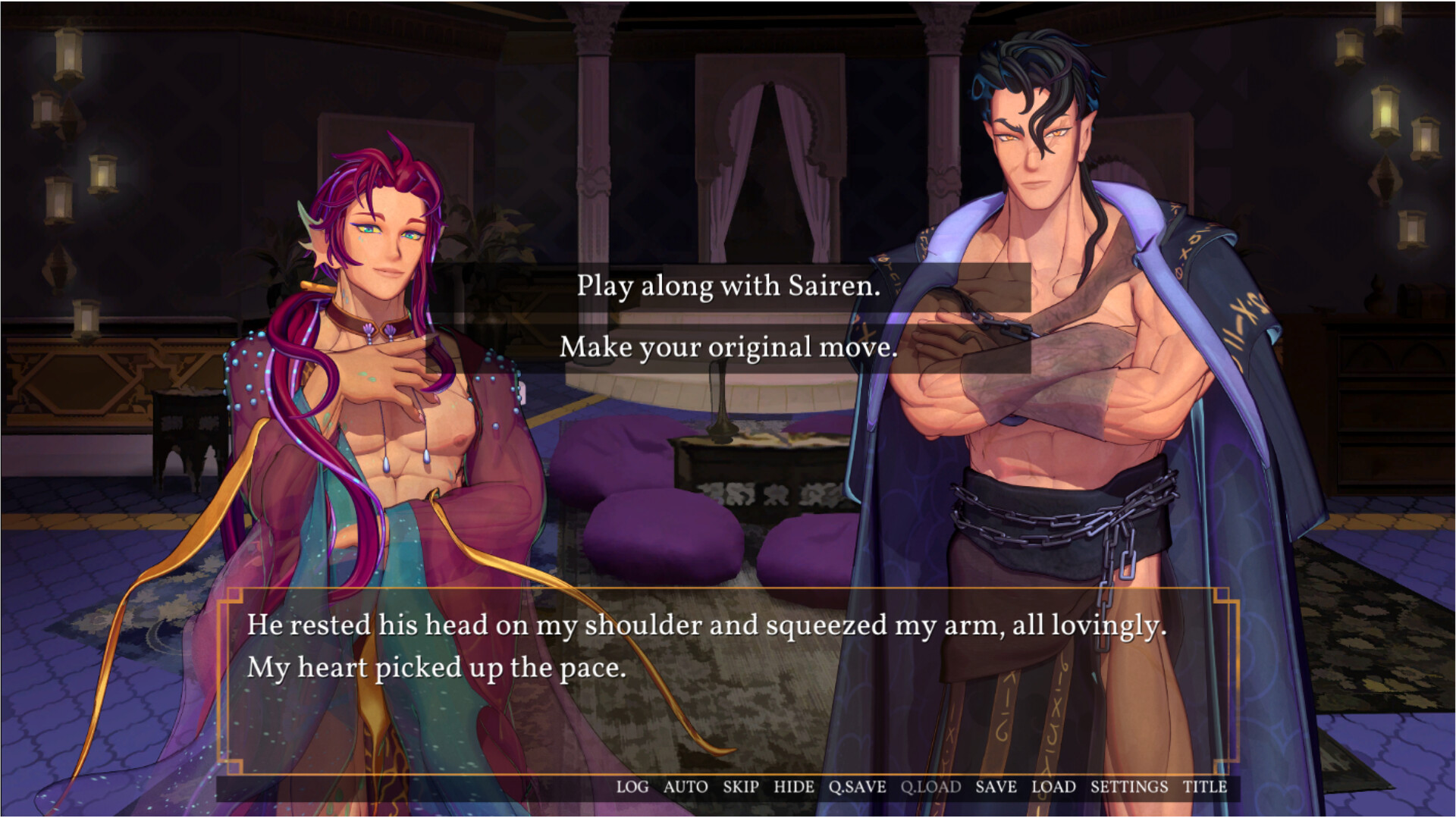Open the quick menu bar at screen bottom
Screen dimensions: 1456x818
click(910, 787)
